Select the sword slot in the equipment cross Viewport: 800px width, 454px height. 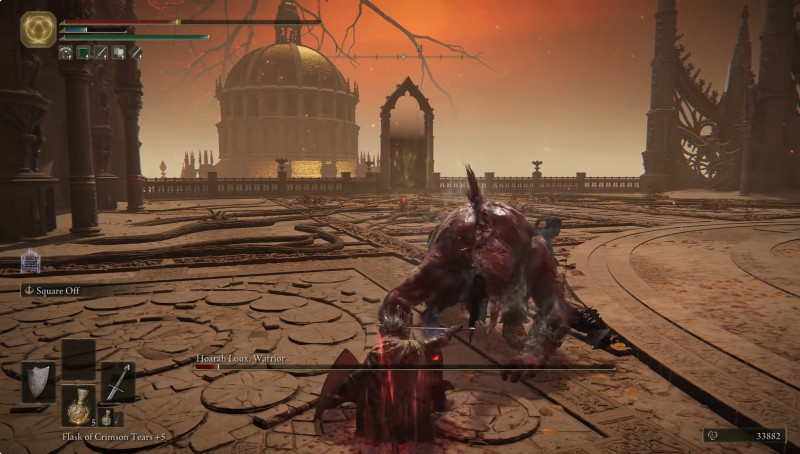[x=118, y=381]
